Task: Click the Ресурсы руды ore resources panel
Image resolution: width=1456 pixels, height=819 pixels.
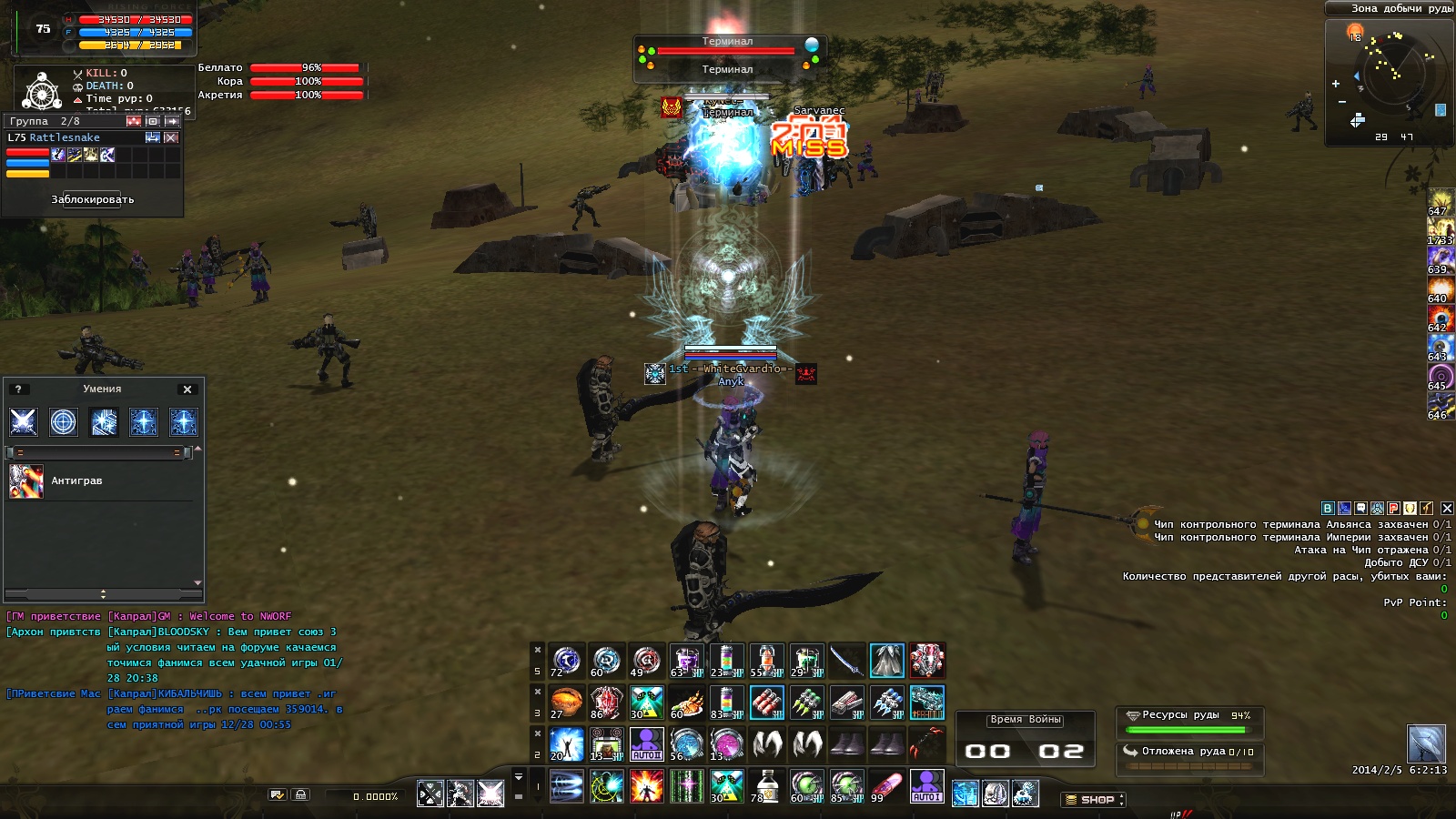Action: 1188,723
